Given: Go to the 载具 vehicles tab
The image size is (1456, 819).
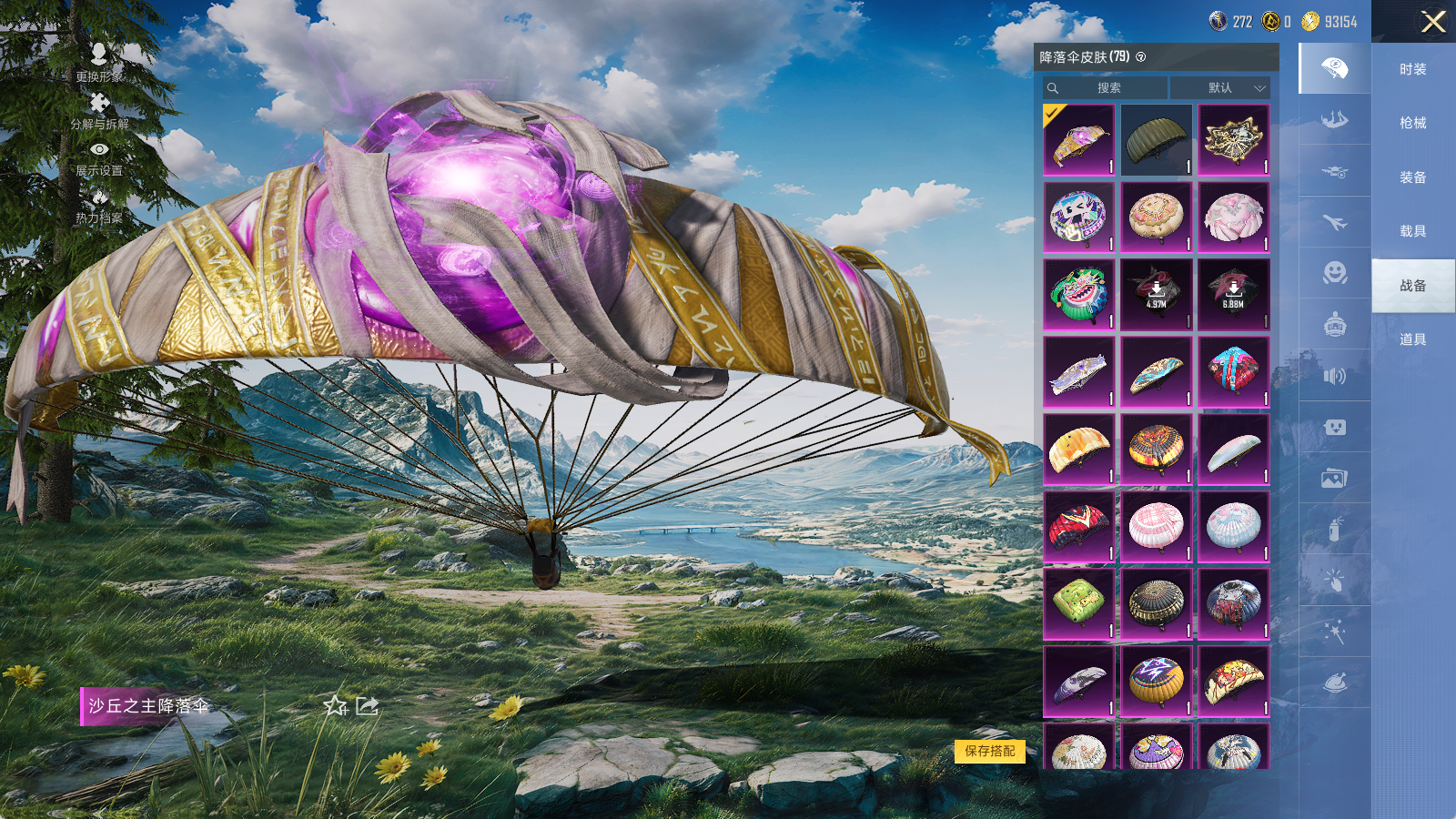Looking at the screenshot, I should tap(1412, 231).
